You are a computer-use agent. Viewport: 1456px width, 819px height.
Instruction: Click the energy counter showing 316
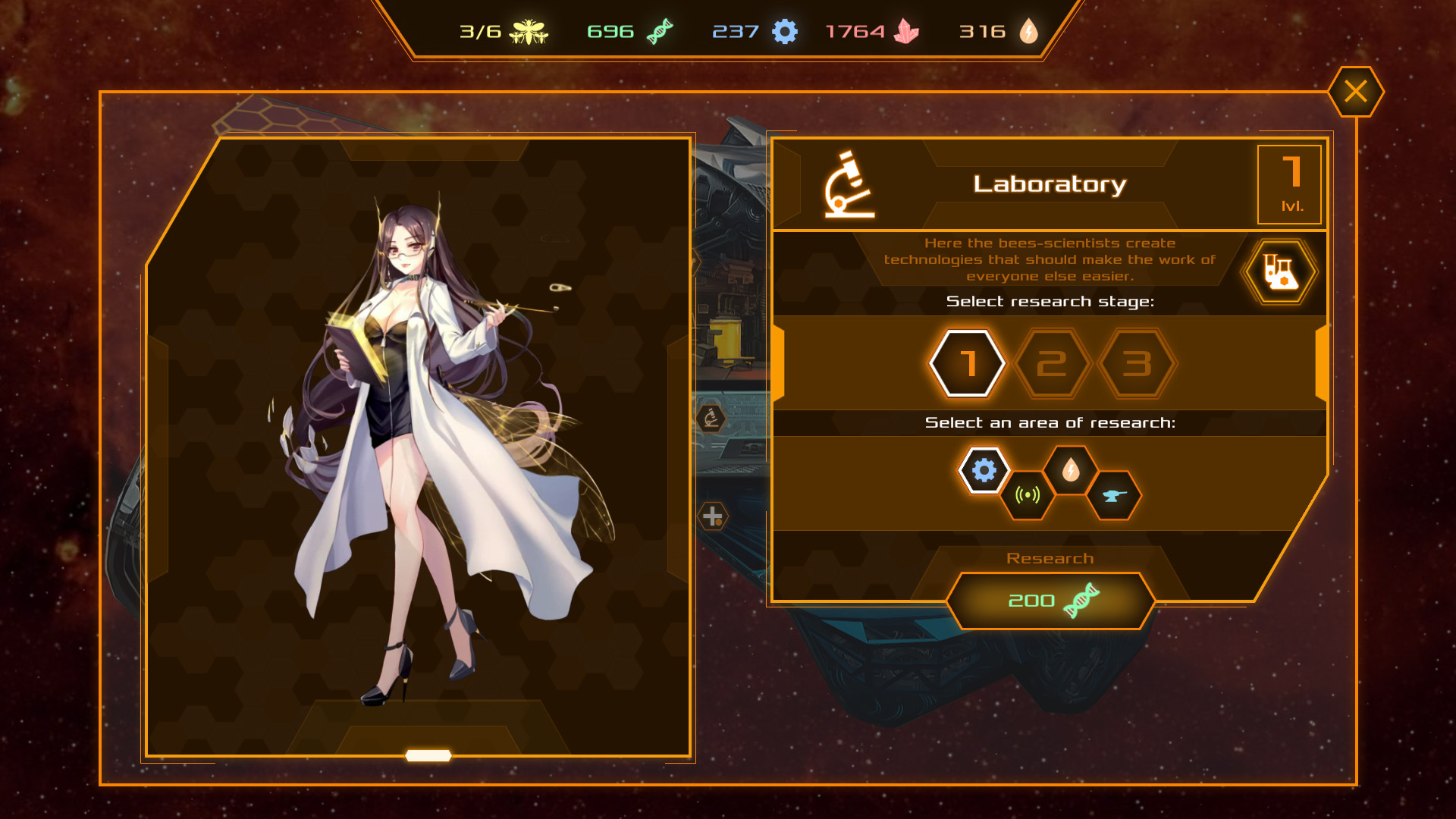click(999, 32)
